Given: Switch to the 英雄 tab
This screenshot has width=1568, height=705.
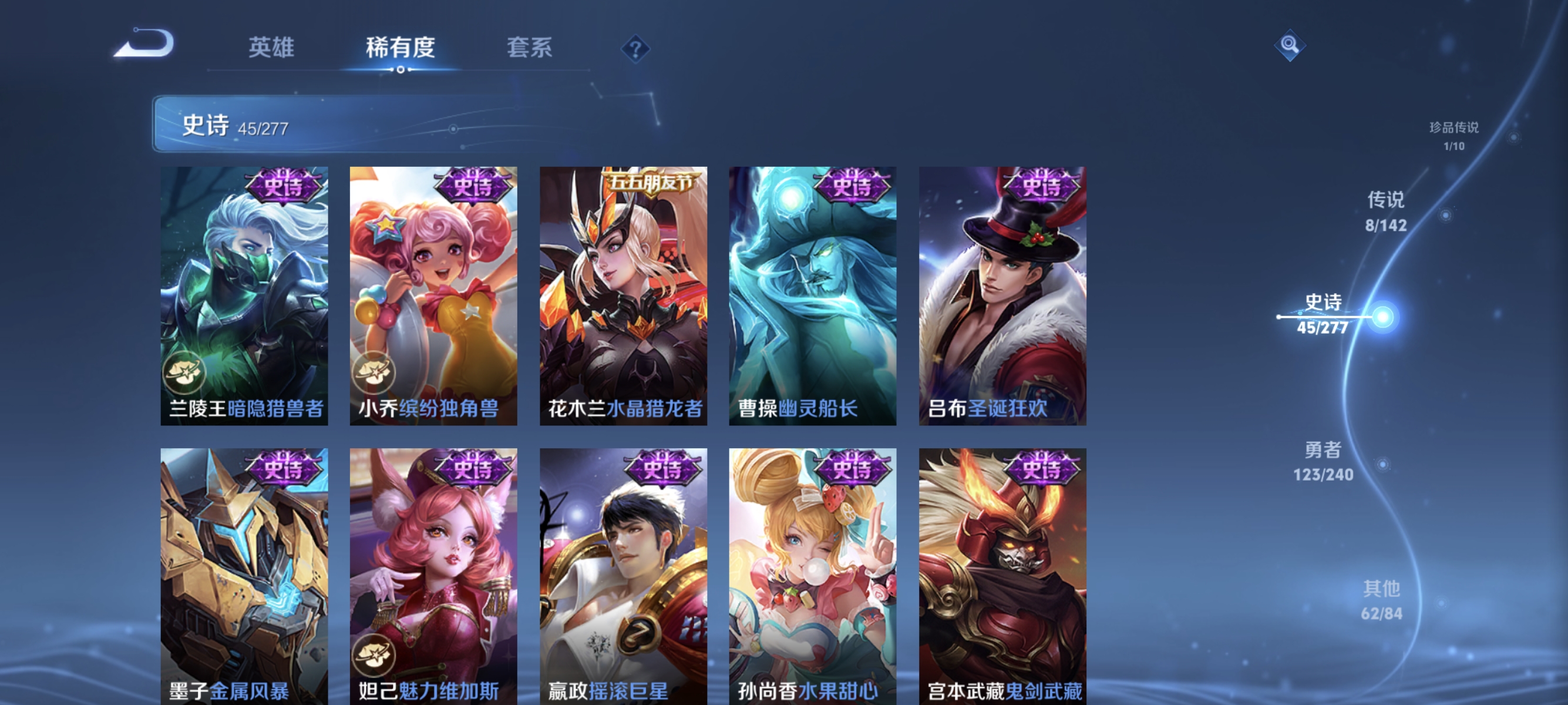Looking at the screenshot, I should tap(271, 48).
